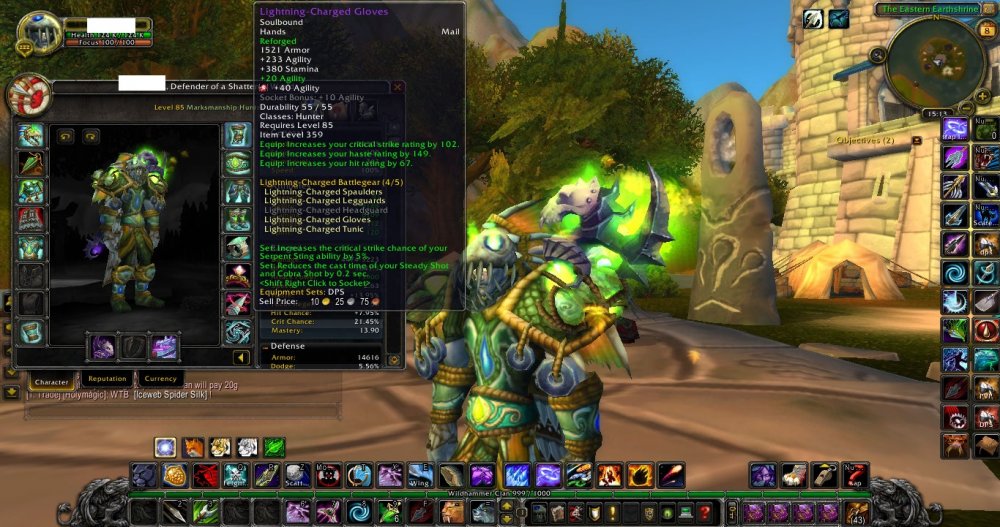
Task: Rotate character model right
Action: (x=90, y=137)
